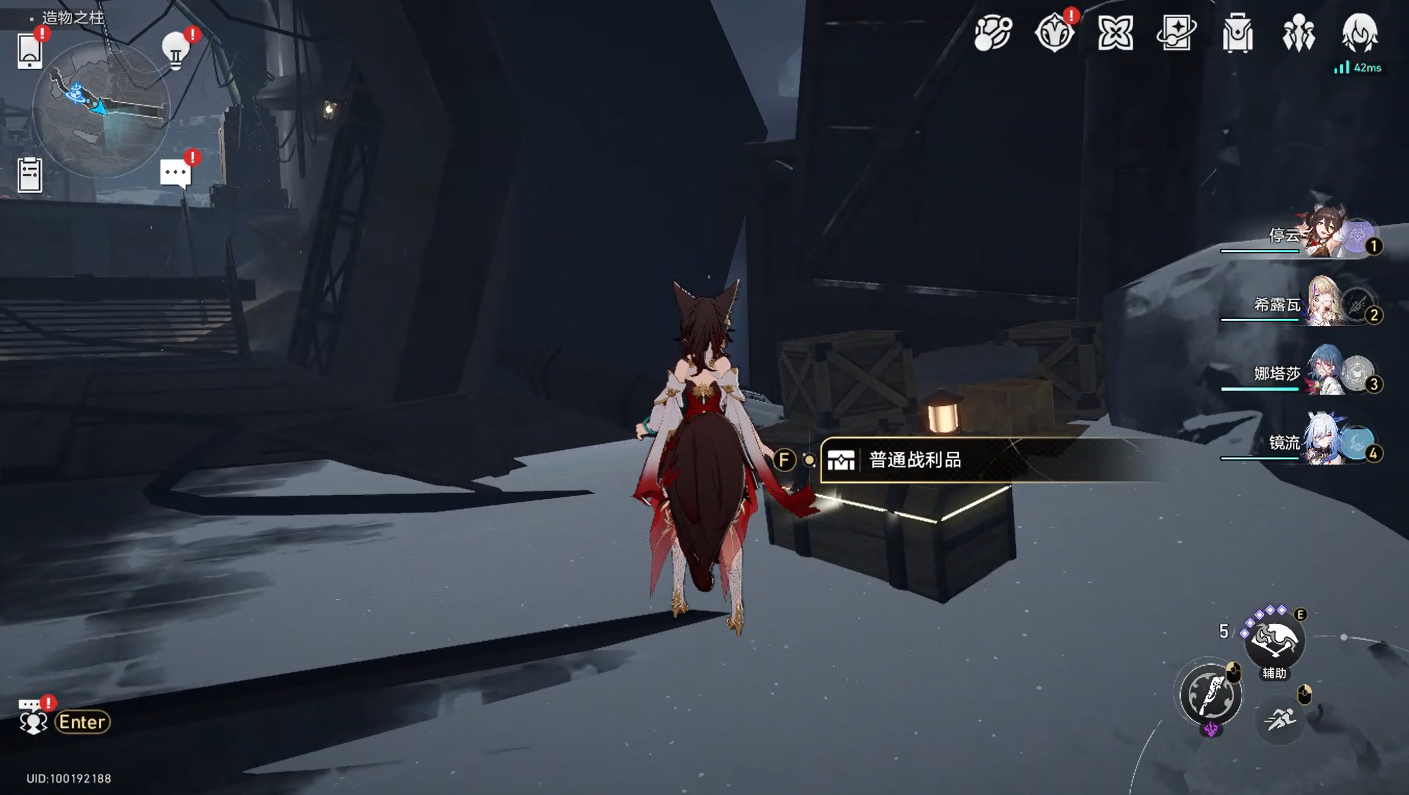
Task: Open the team setup icon
Action: click(1298, 34)
